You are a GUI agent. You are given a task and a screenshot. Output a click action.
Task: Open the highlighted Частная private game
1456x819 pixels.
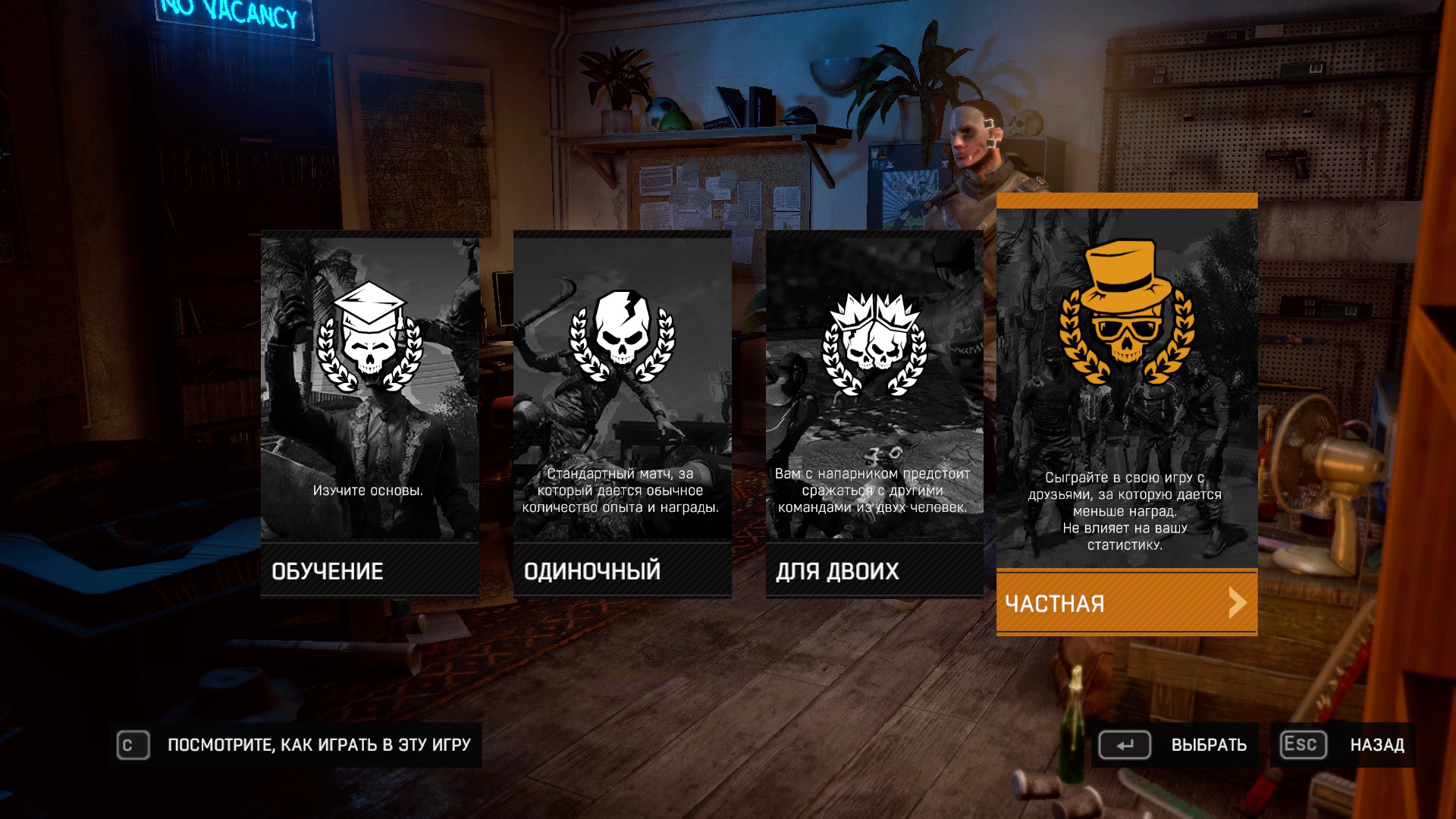coord(1126,603)
